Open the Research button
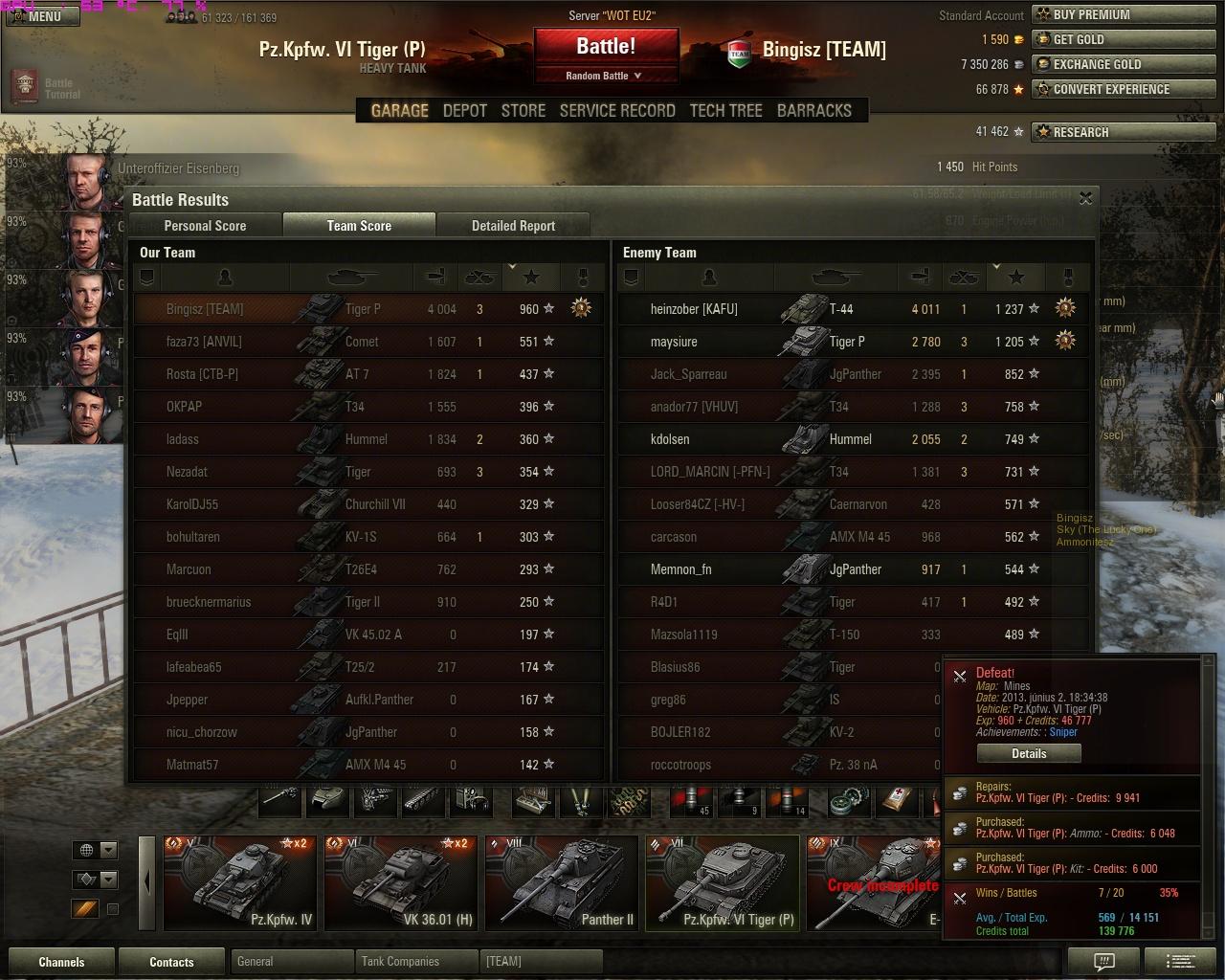Screen dimensions: 1225x980 (1127, 132)
